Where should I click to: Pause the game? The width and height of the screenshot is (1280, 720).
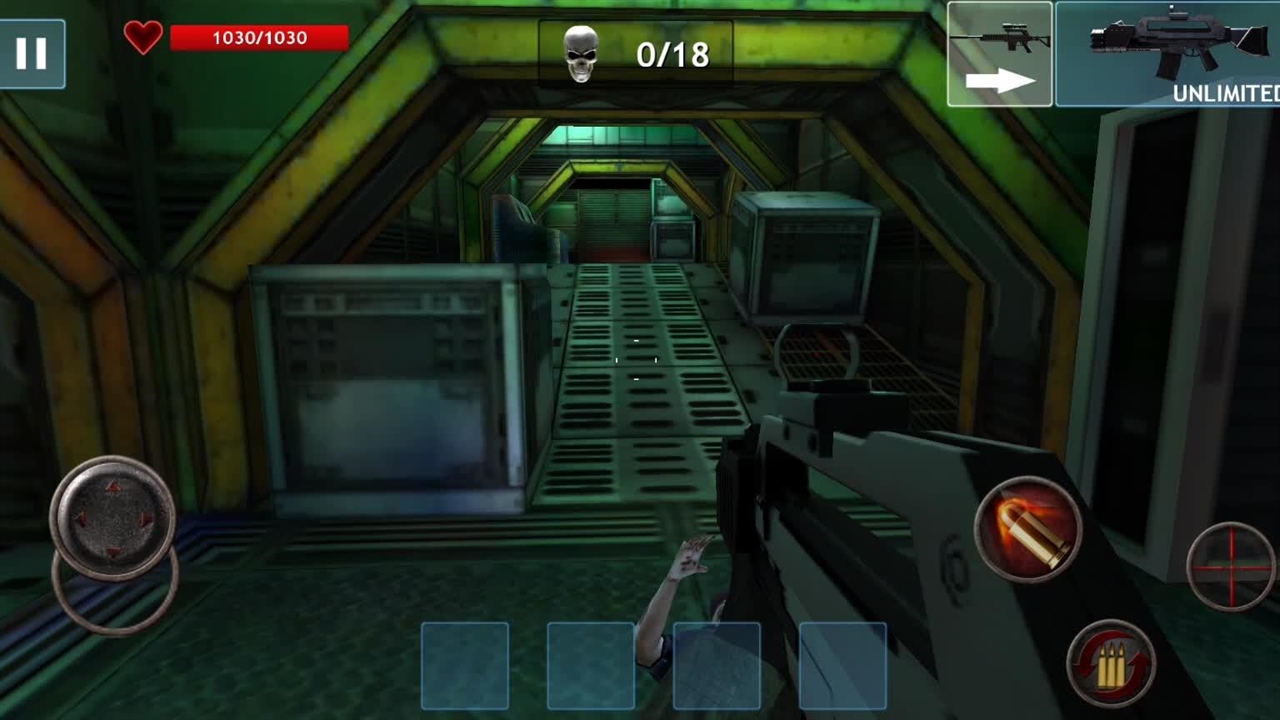pyautogui.click(x=32, y=54)
